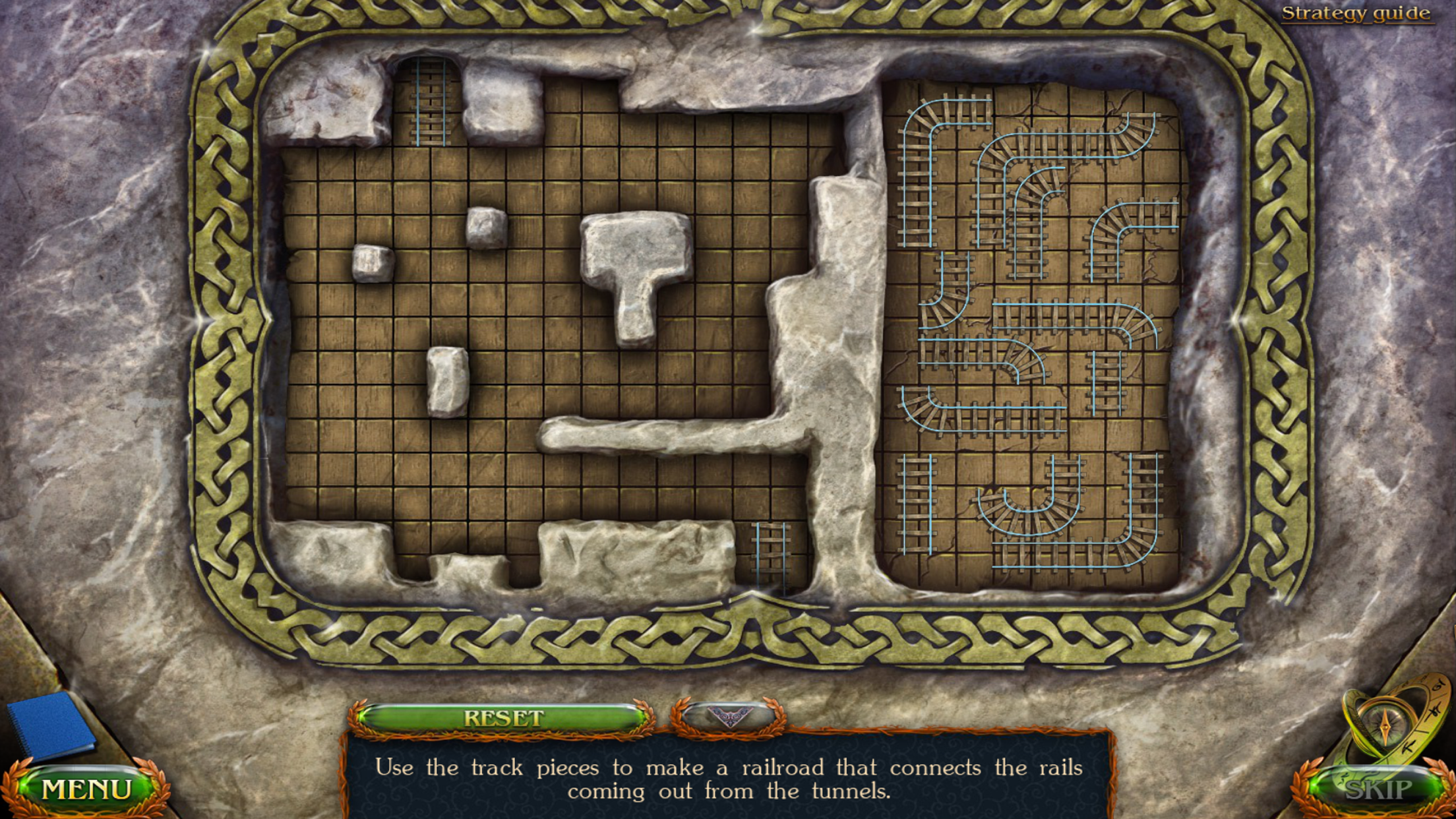Collapse the inventory panel arrow
The width and height of the screenshot is (1456, 819).
[x=729, y=716]
